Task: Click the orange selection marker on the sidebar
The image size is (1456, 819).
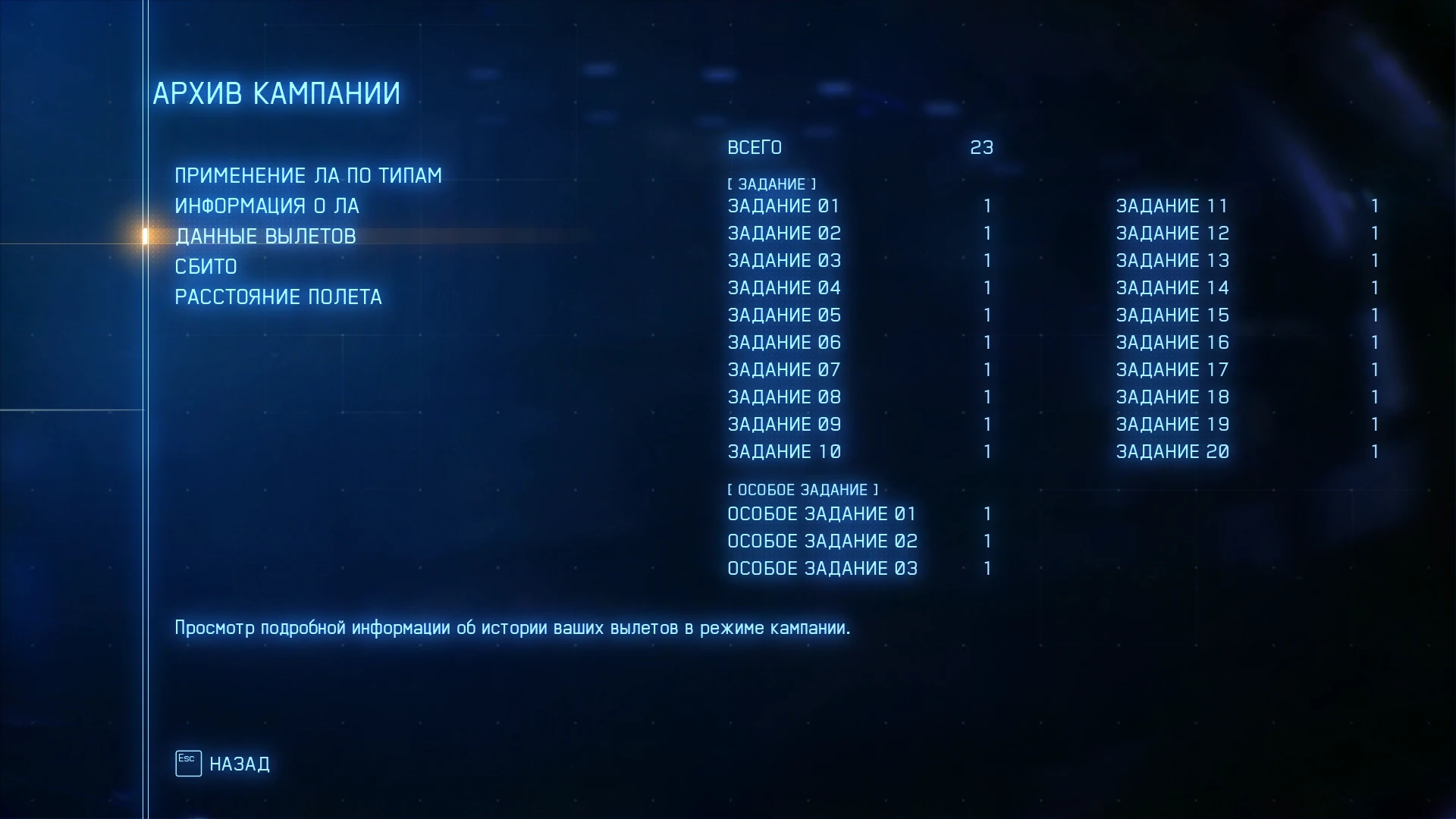Action: click(144, 234)
